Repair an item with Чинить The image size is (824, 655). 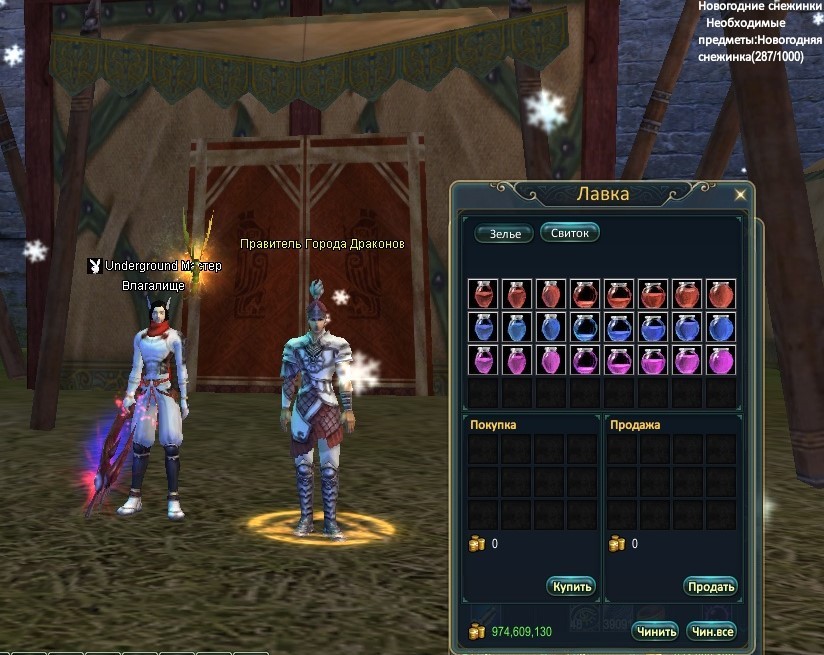[655, 631]
